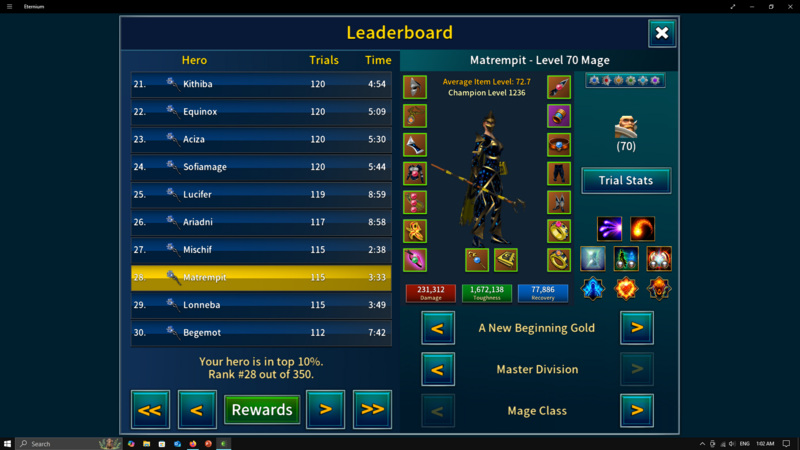Viewport: 800px width, 450px height.
Task: Switch to next season after A New Beginning Gold
Action: tap(637, 327)
